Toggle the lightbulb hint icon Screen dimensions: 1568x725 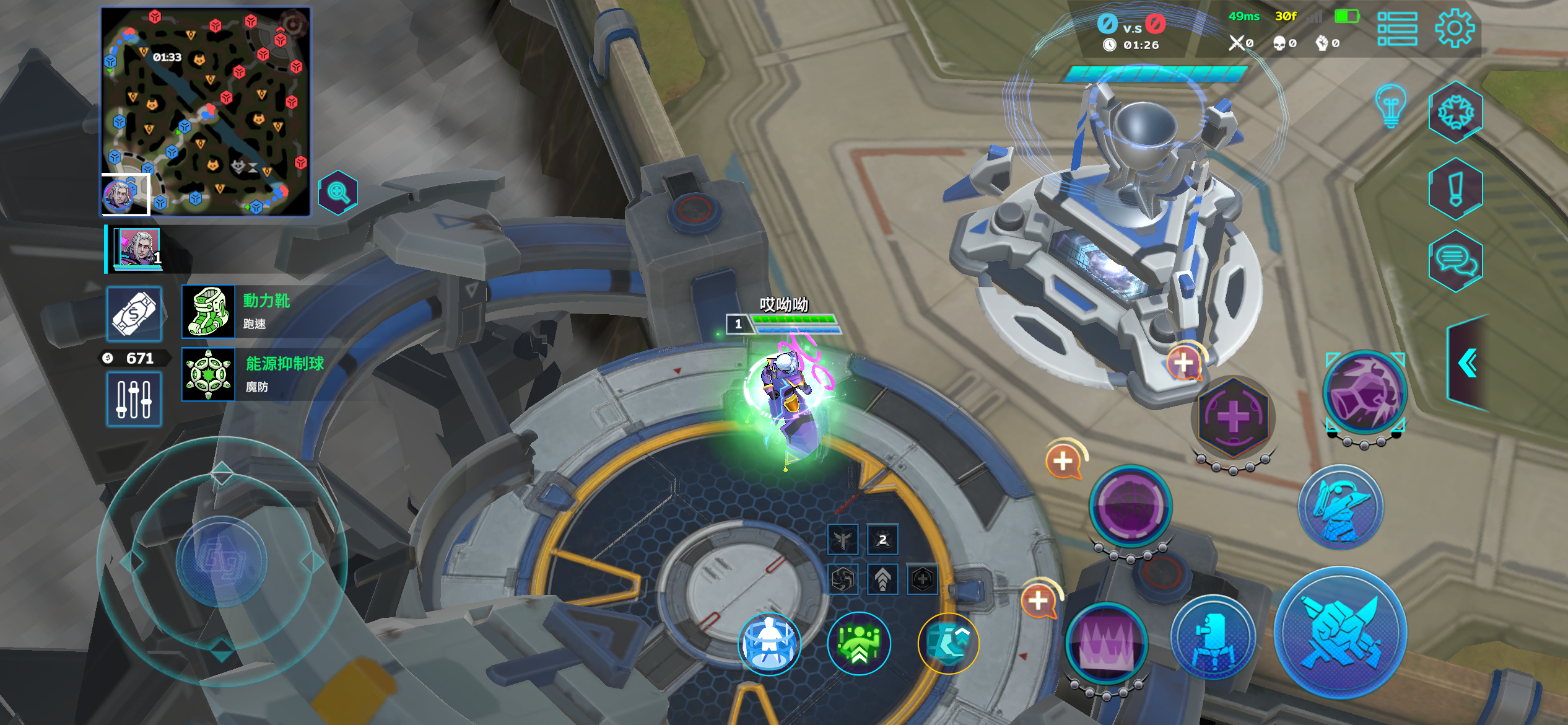[1390, 105]
